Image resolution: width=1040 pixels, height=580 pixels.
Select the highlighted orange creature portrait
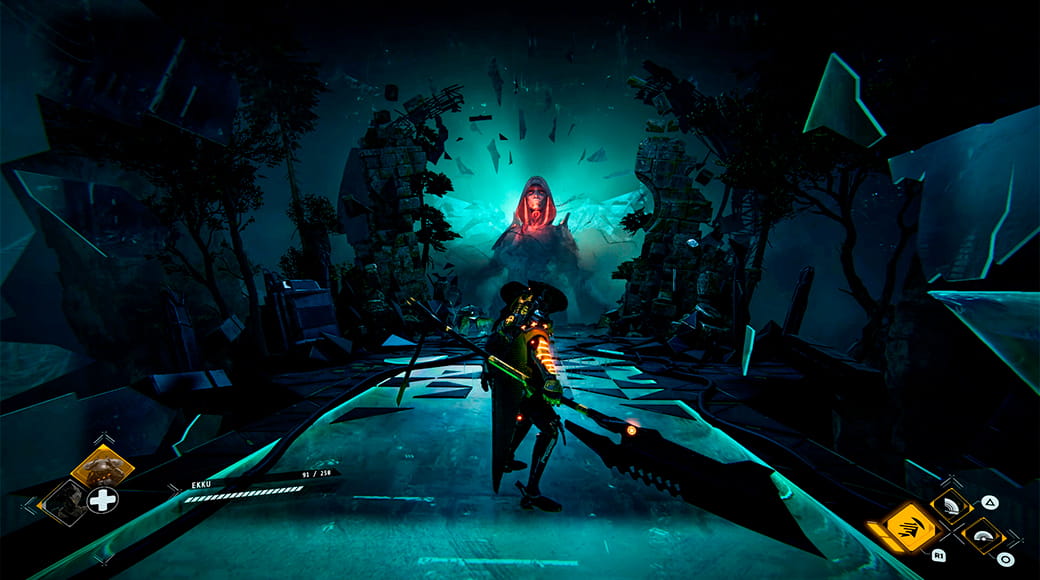pyautogui.click(x=102, y=465)
